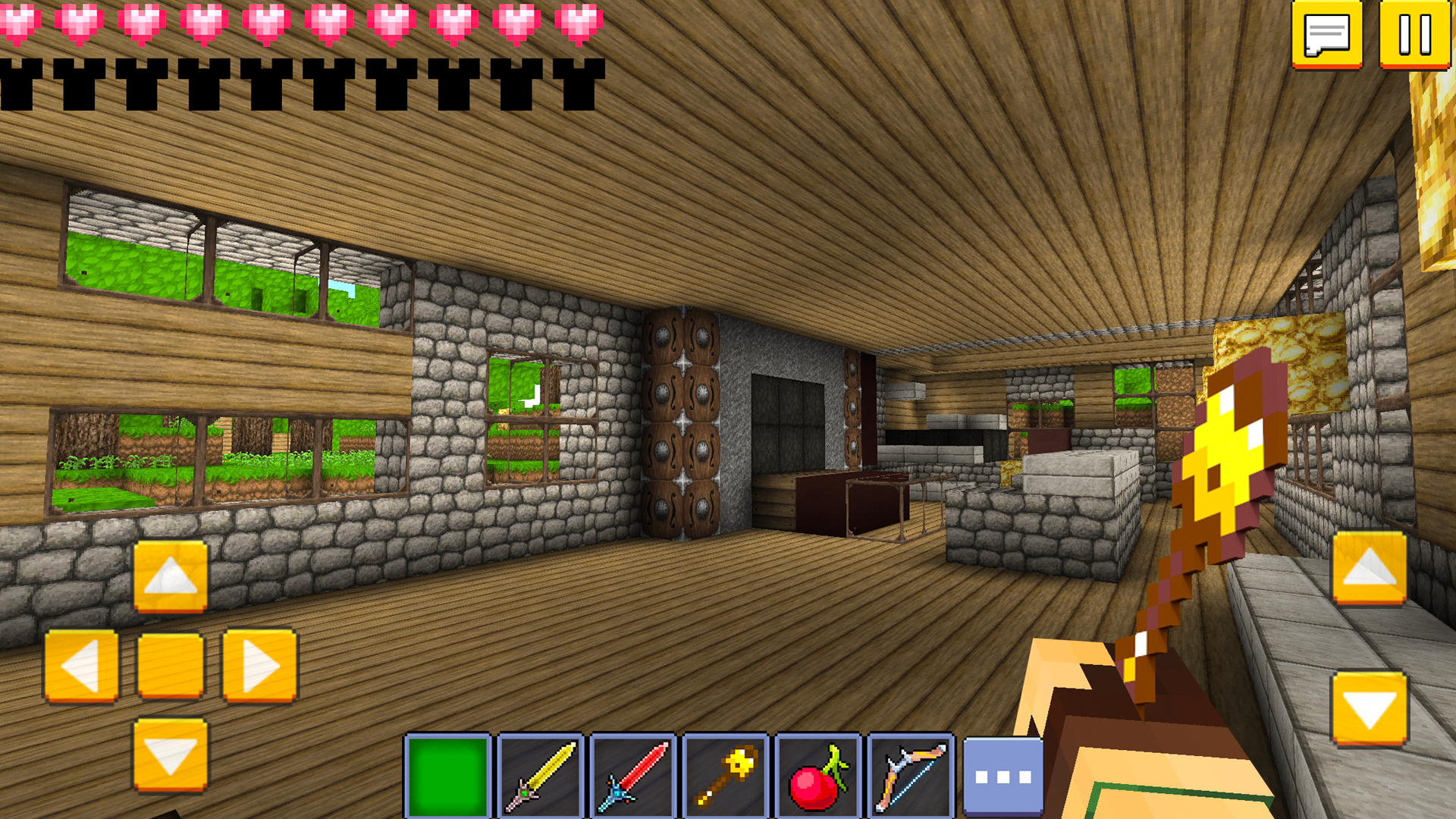Equip the golden sword
The image size is (1456, 819).
pos(541,774)
